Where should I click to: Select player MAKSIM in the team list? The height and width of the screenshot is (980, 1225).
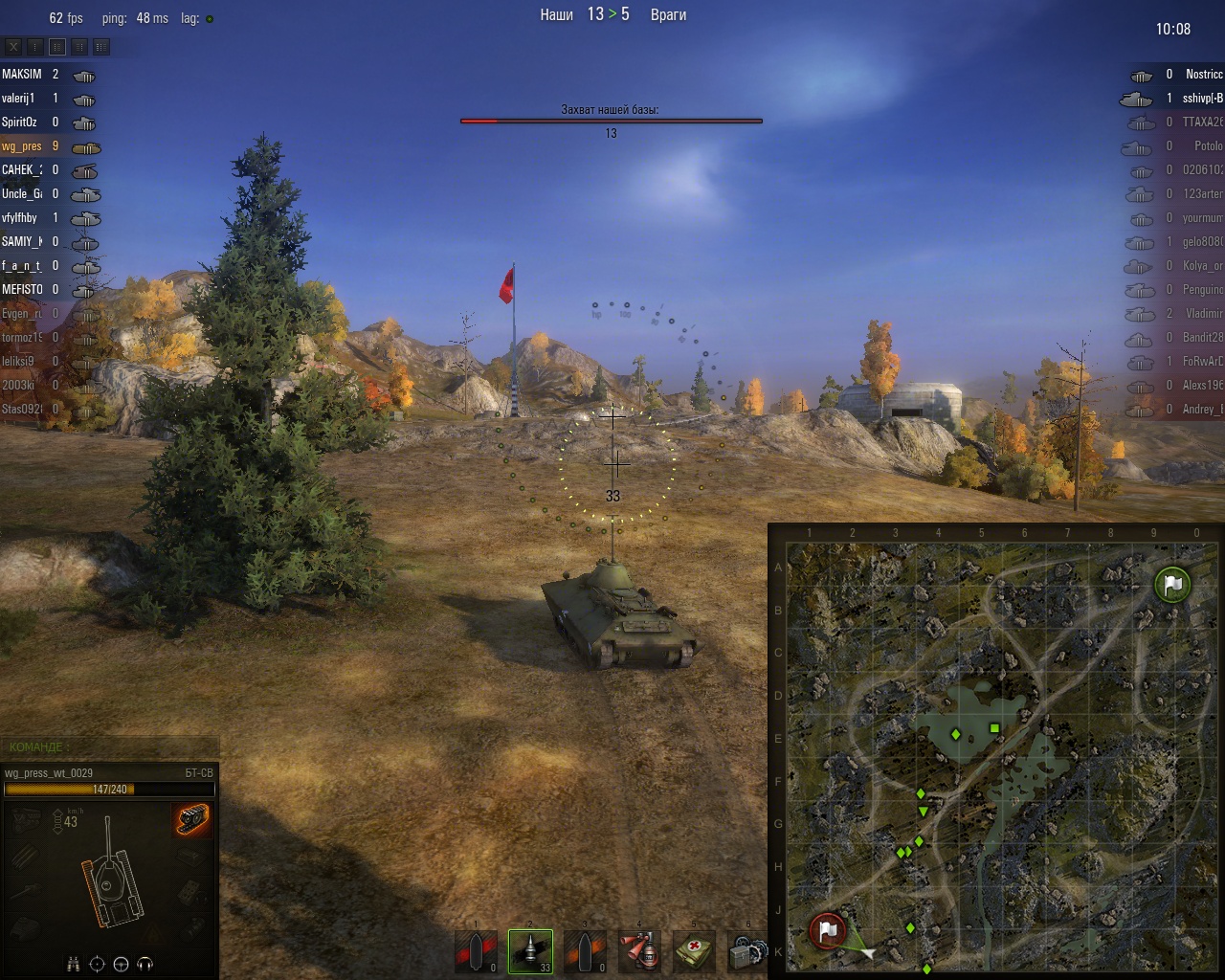22,75
